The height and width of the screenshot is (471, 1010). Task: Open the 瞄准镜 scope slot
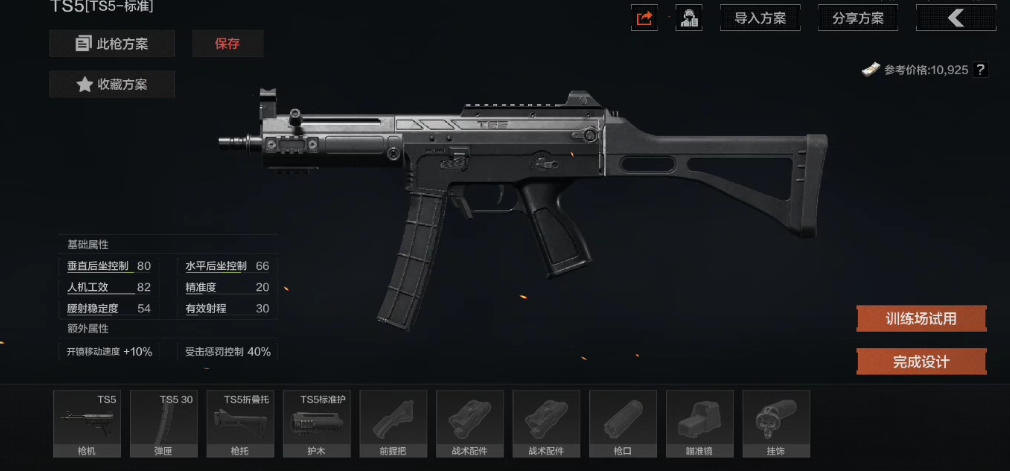point(699,424)
